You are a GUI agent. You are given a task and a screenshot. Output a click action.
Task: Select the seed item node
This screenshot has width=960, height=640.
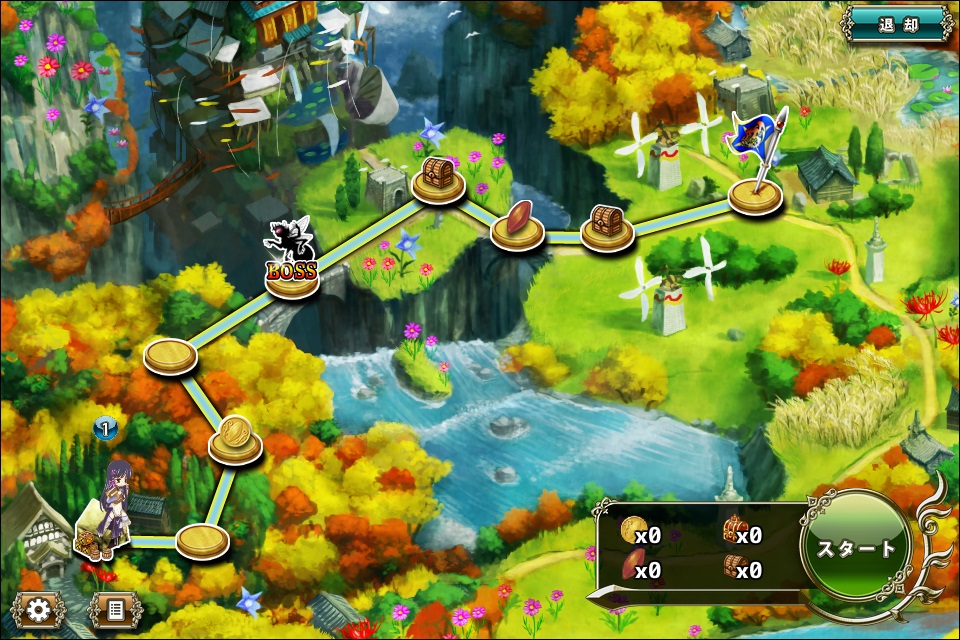517,226
